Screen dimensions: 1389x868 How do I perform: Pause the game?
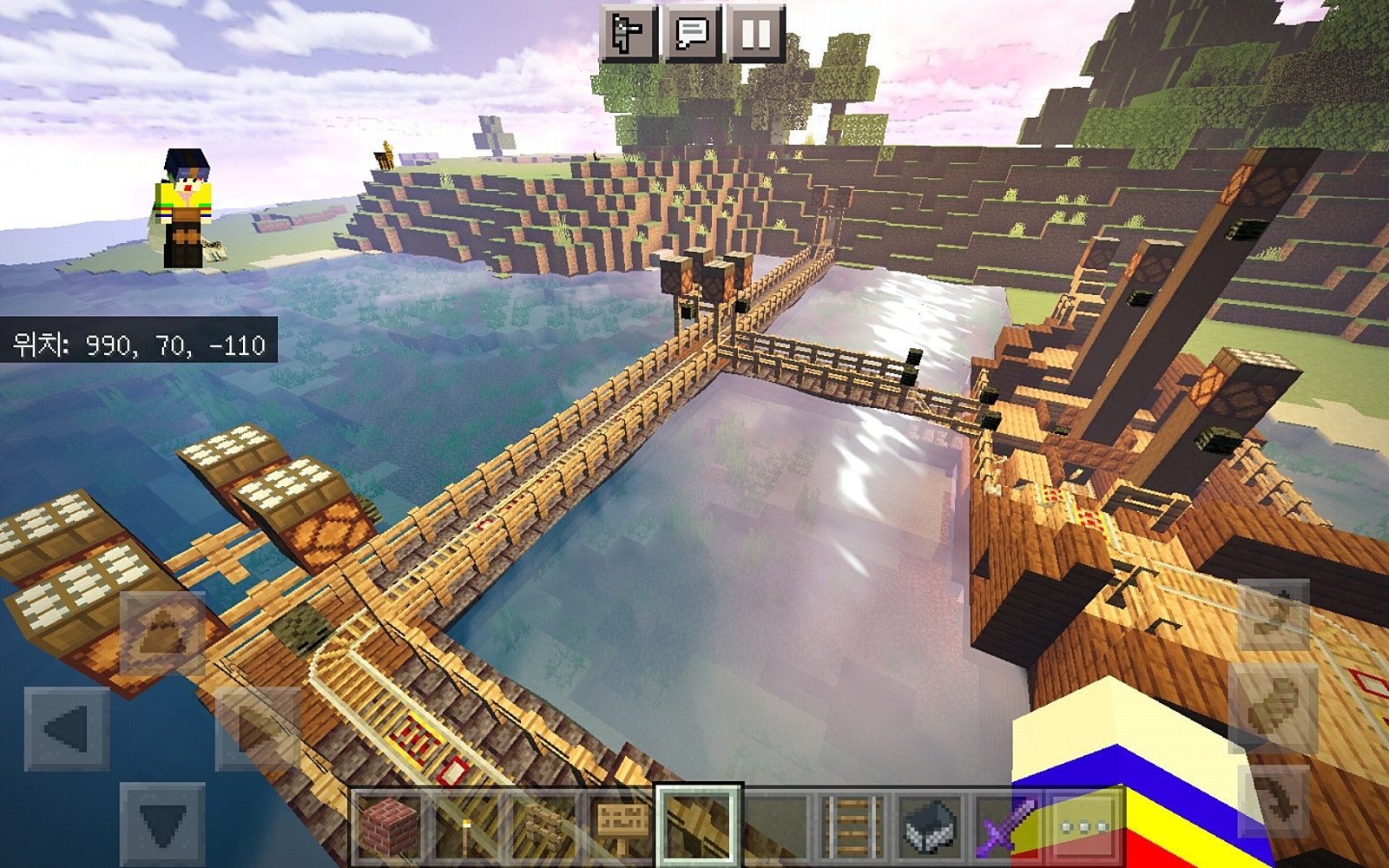pyautogui.click(x=755, y=34)
